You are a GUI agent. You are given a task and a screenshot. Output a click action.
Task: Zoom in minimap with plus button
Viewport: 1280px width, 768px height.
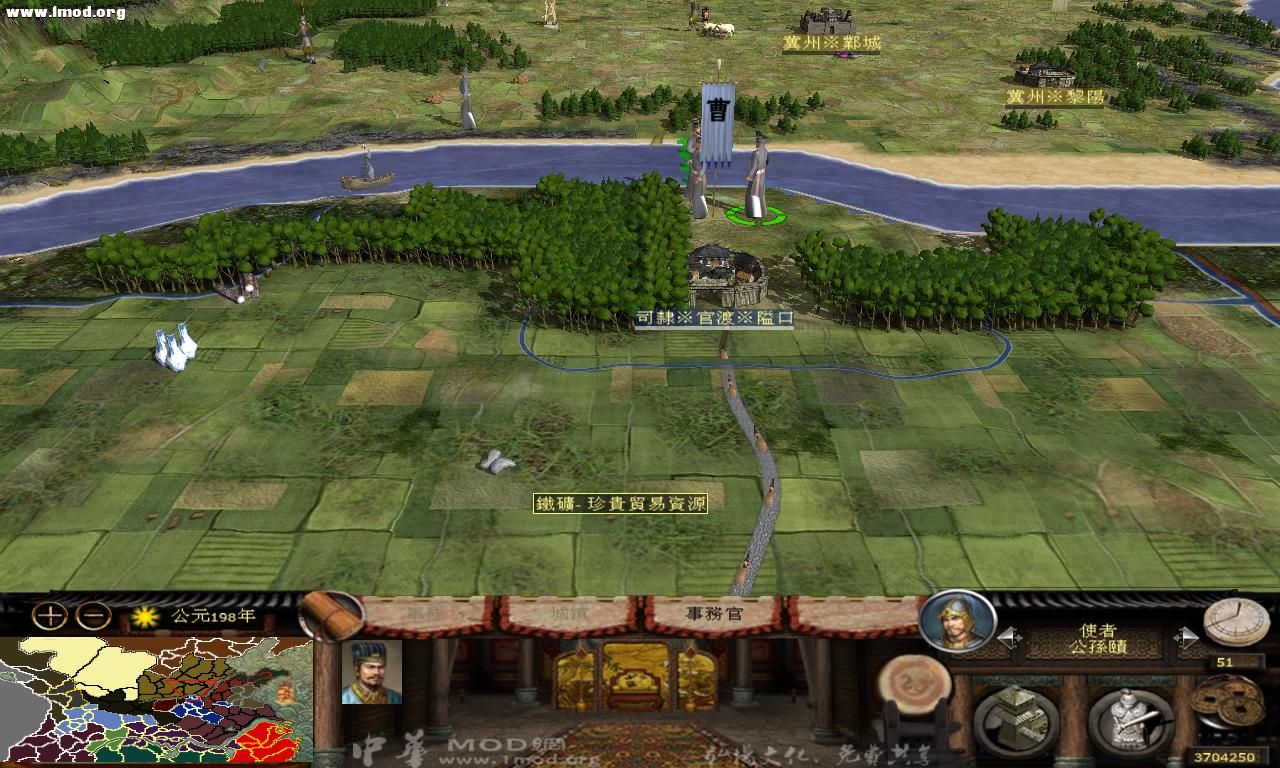click(x=46, y=614)
